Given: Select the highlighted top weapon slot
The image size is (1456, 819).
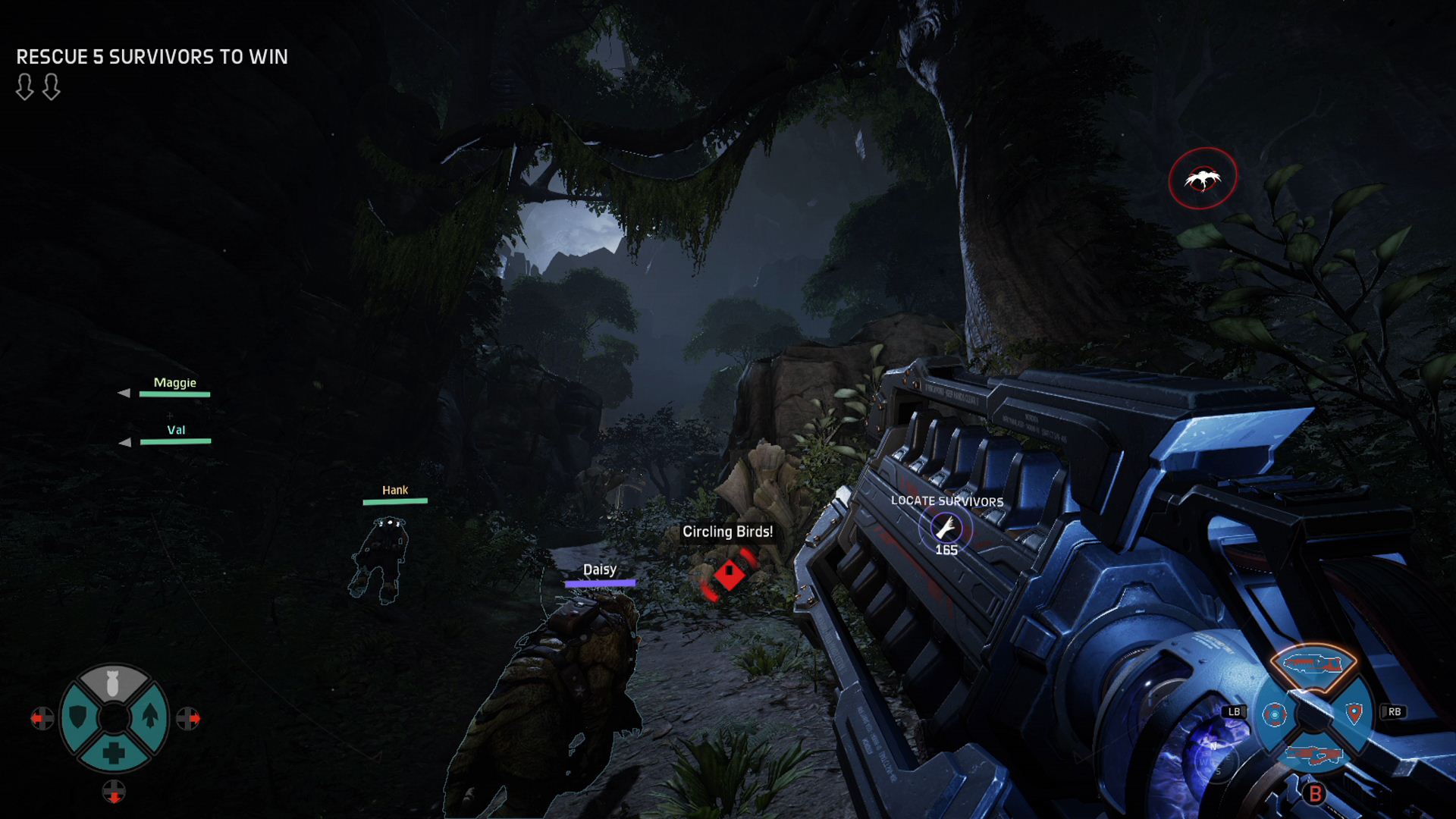Looking at the screenshot, I should [1313, 665].
